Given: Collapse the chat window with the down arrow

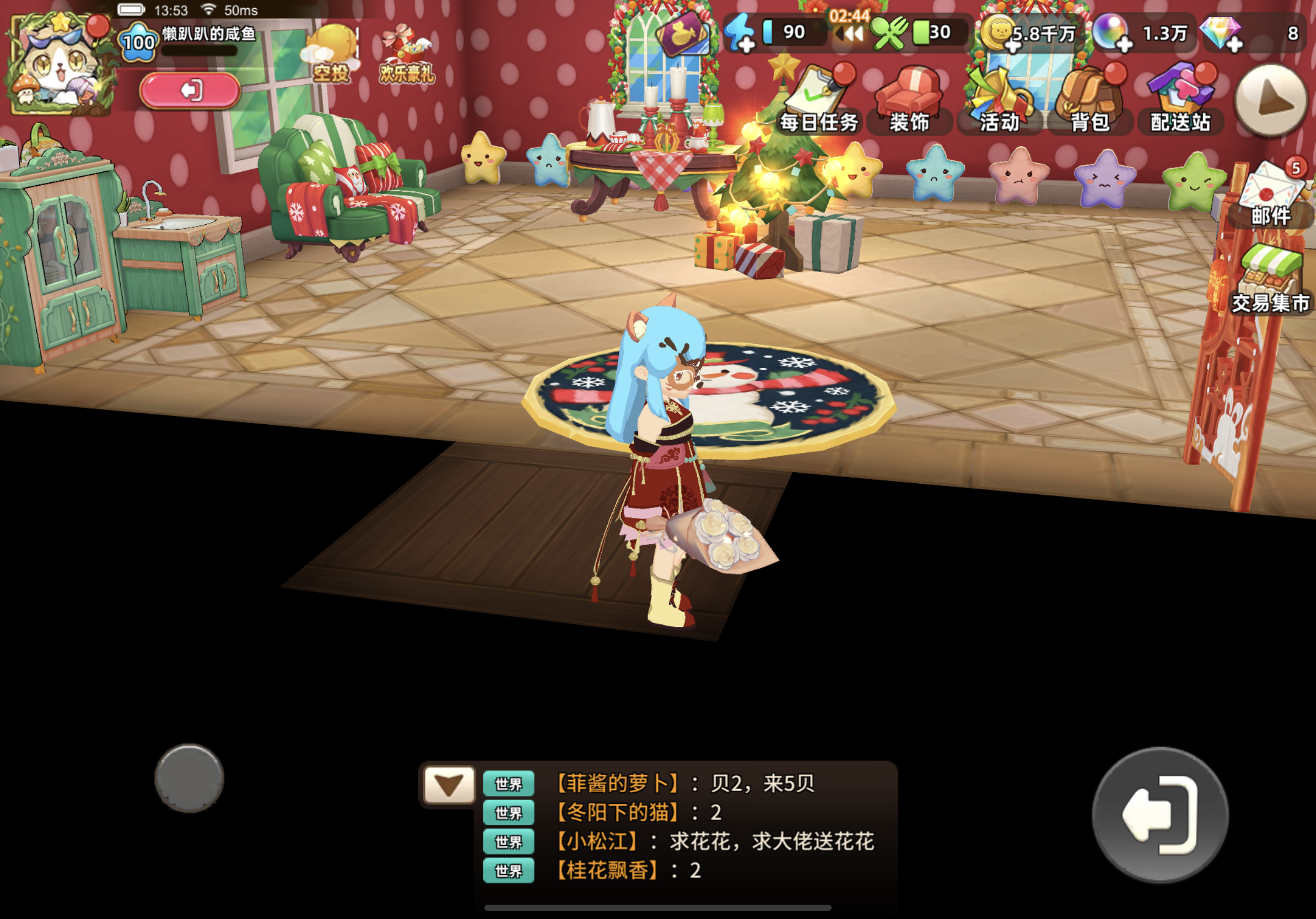Looking at the screenshot, I should point(449,785).
